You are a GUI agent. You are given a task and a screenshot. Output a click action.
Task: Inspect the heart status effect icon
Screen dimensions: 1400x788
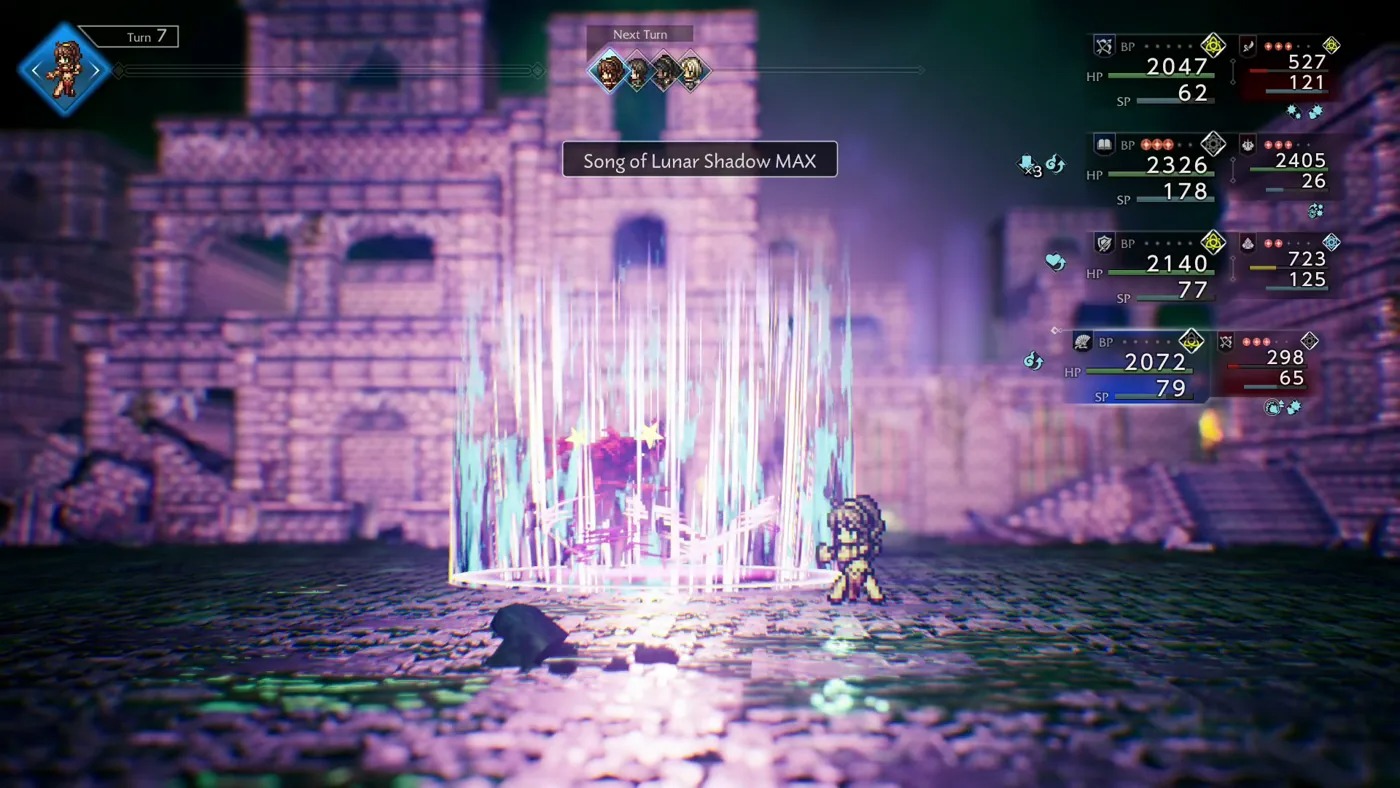pos(1055,262)
